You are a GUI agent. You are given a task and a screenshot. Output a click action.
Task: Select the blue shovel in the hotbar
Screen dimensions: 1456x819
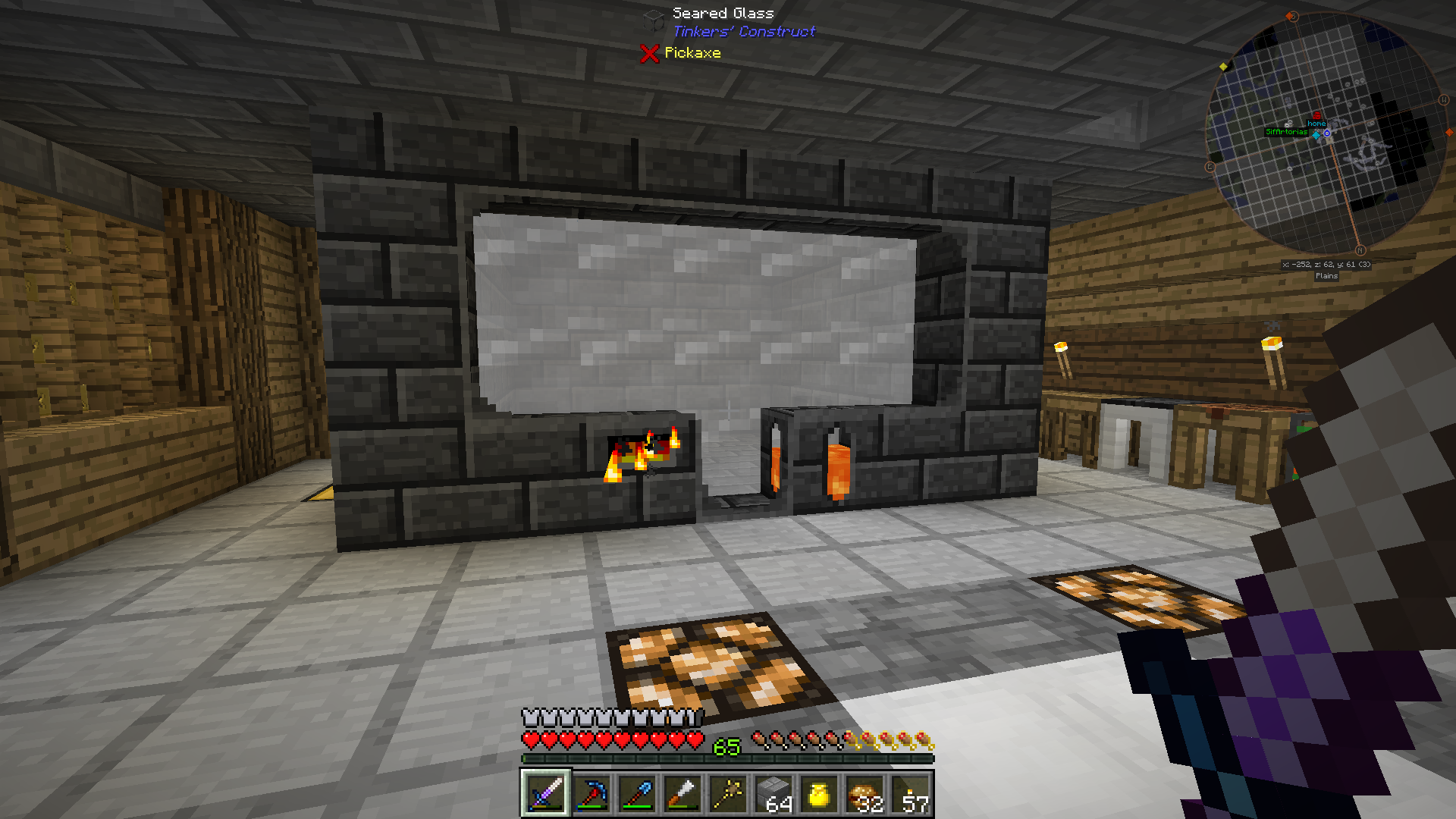coord(636,794)
